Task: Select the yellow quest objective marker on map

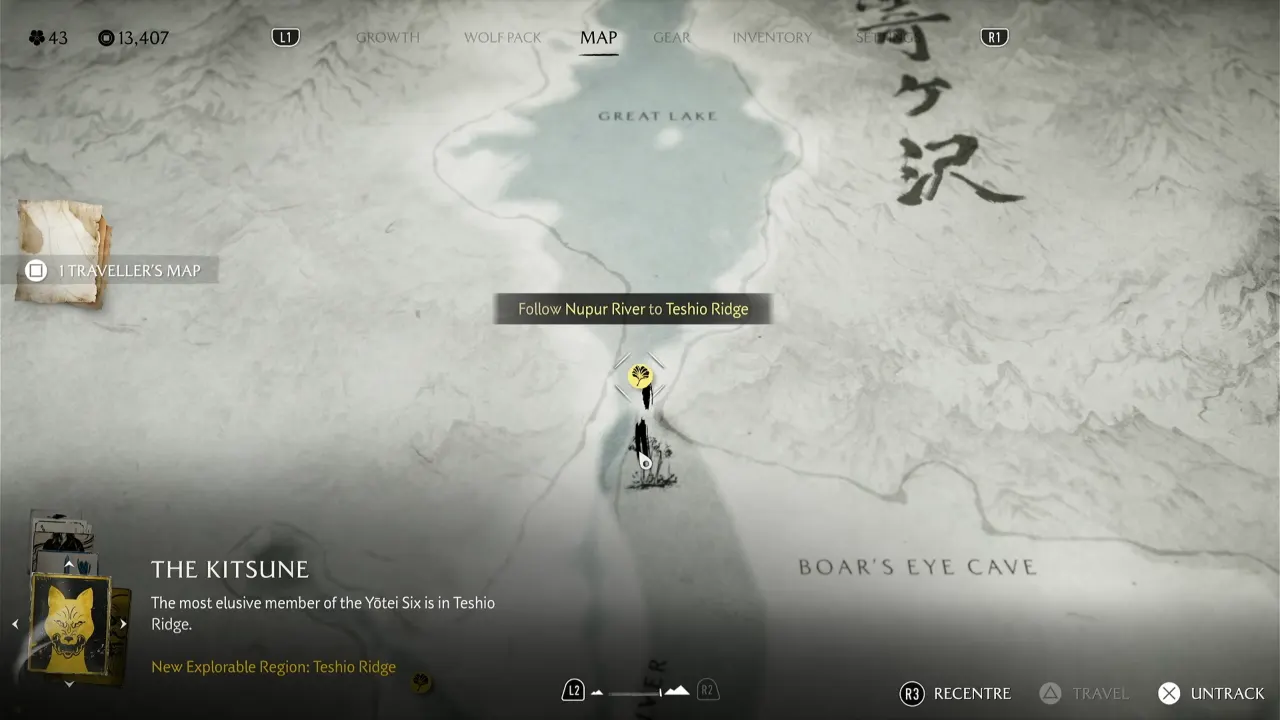Action: (x=640, y=378)
